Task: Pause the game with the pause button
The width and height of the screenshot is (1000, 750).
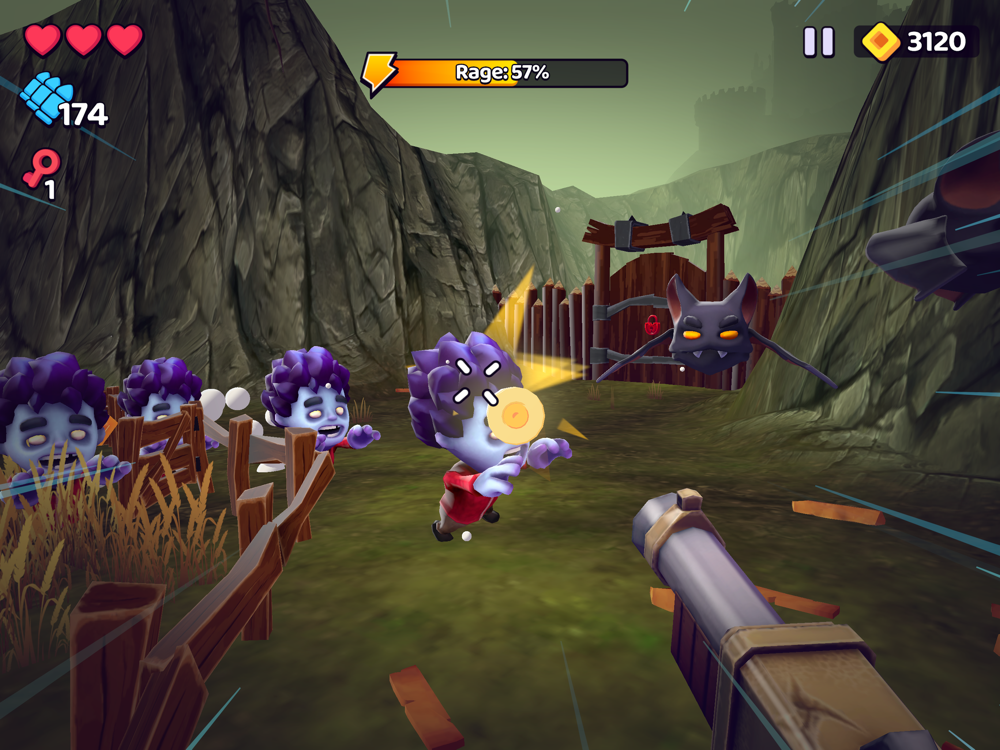Action: click(819, 42)
